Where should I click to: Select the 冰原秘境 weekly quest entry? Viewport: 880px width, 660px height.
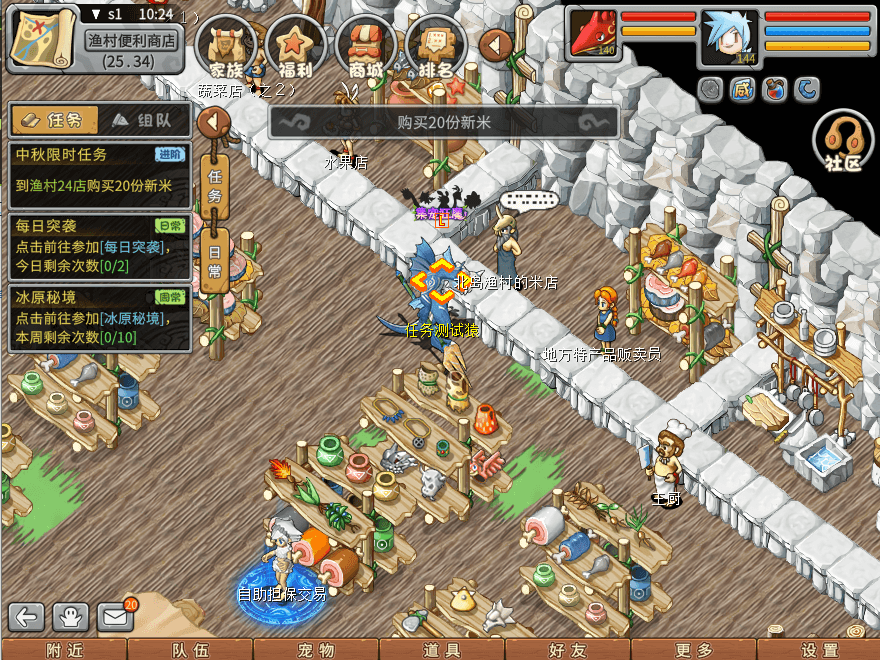point(99,318)
